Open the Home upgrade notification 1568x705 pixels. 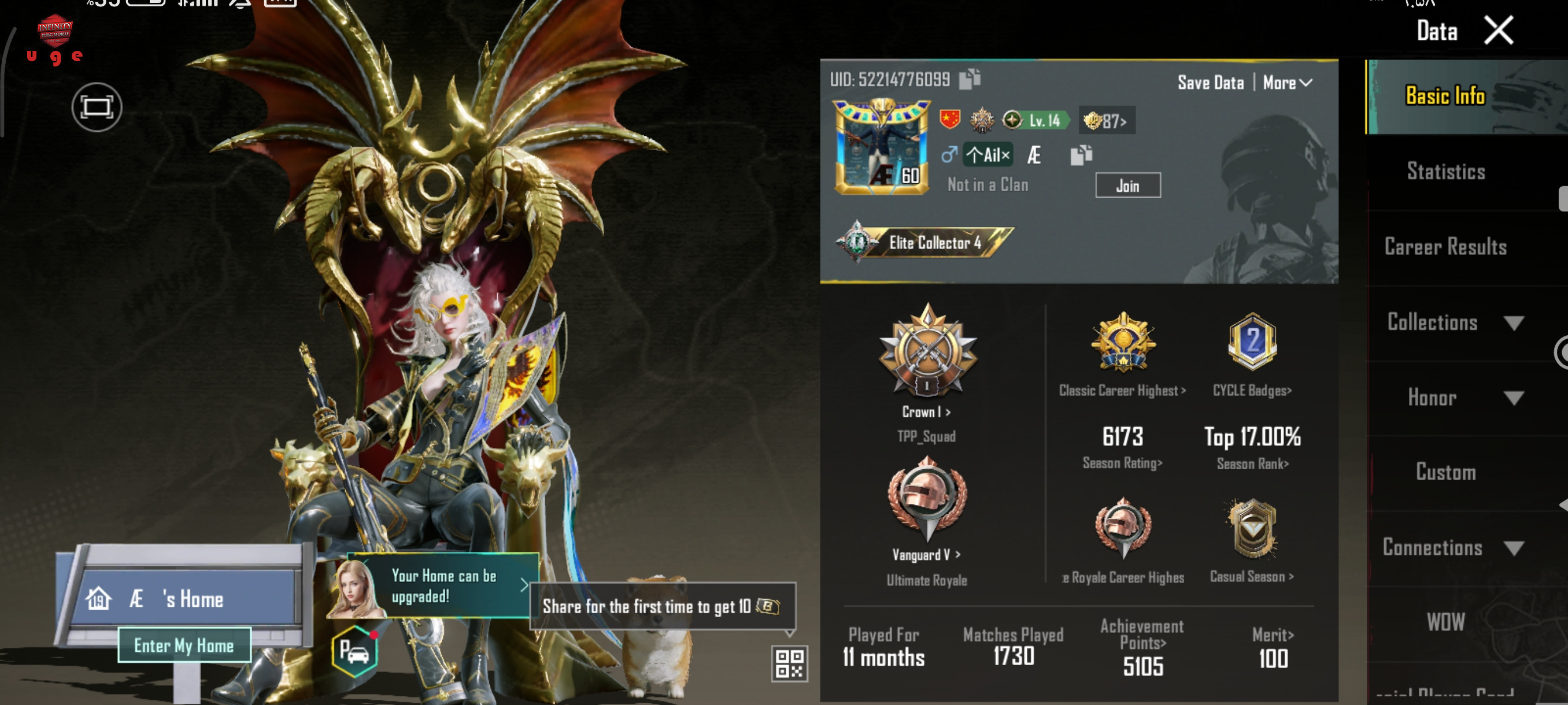click(445, 586)
